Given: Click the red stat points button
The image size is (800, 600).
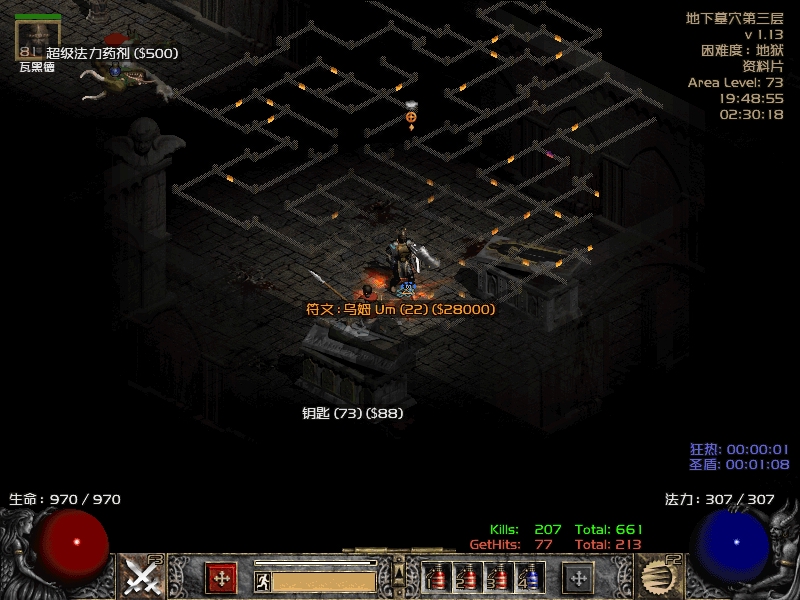Looking at the screenshot, I should click(x=221, y=577).
